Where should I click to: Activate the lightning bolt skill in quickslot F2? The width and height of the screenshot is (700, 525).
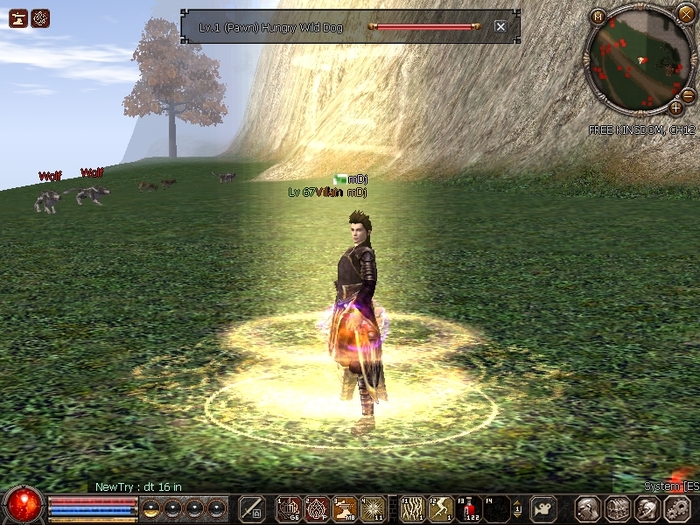(441, 508)
